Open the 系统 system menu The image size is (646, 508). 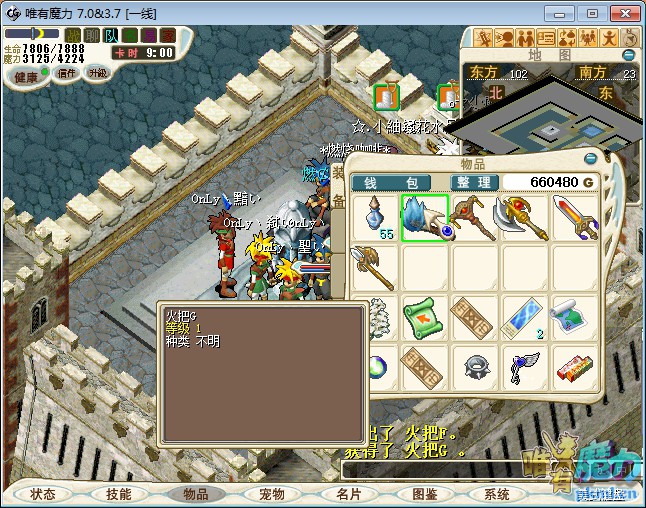click(497, 494)
